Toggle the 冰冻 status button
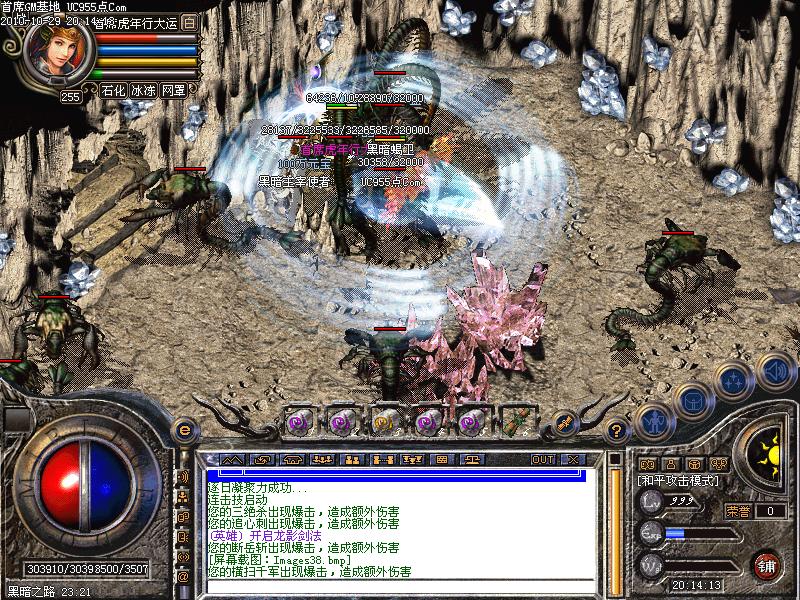The width and height of the screenshot is (800, 600). (143, 90)
